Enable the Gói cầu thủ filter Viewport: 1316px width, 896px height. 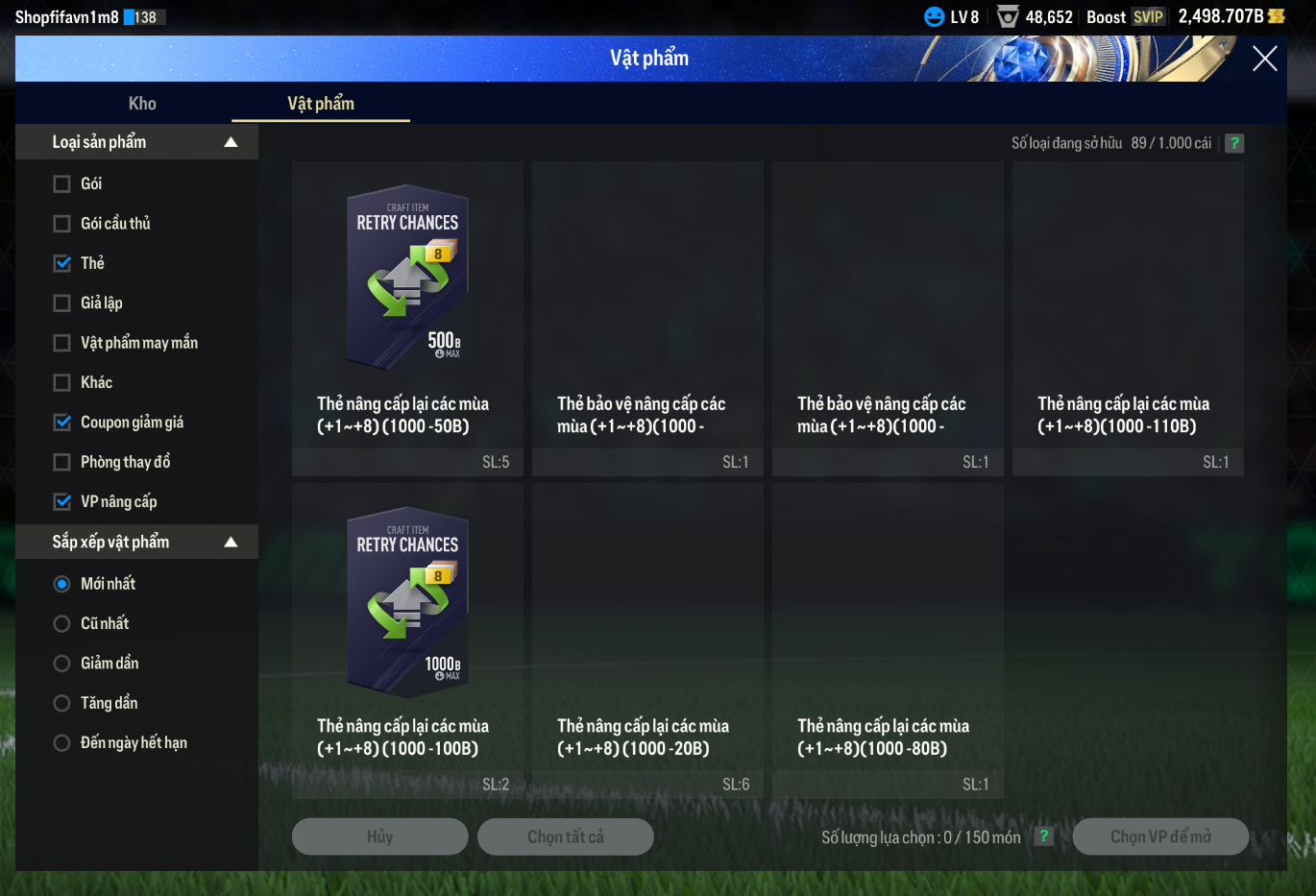coord(62,224)
